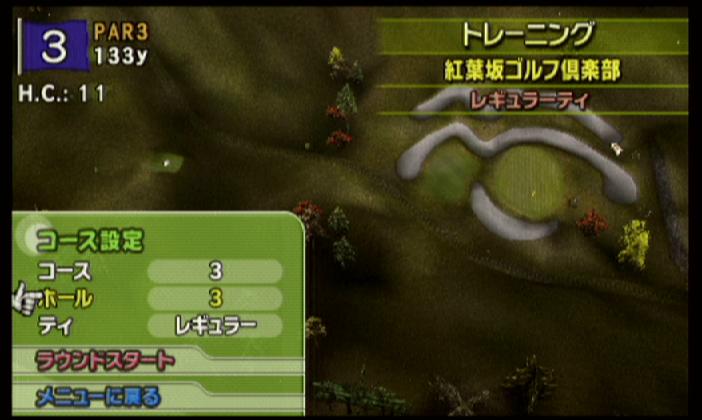Select the コース setting row
The image size is (702, 420).
point(160,272)
